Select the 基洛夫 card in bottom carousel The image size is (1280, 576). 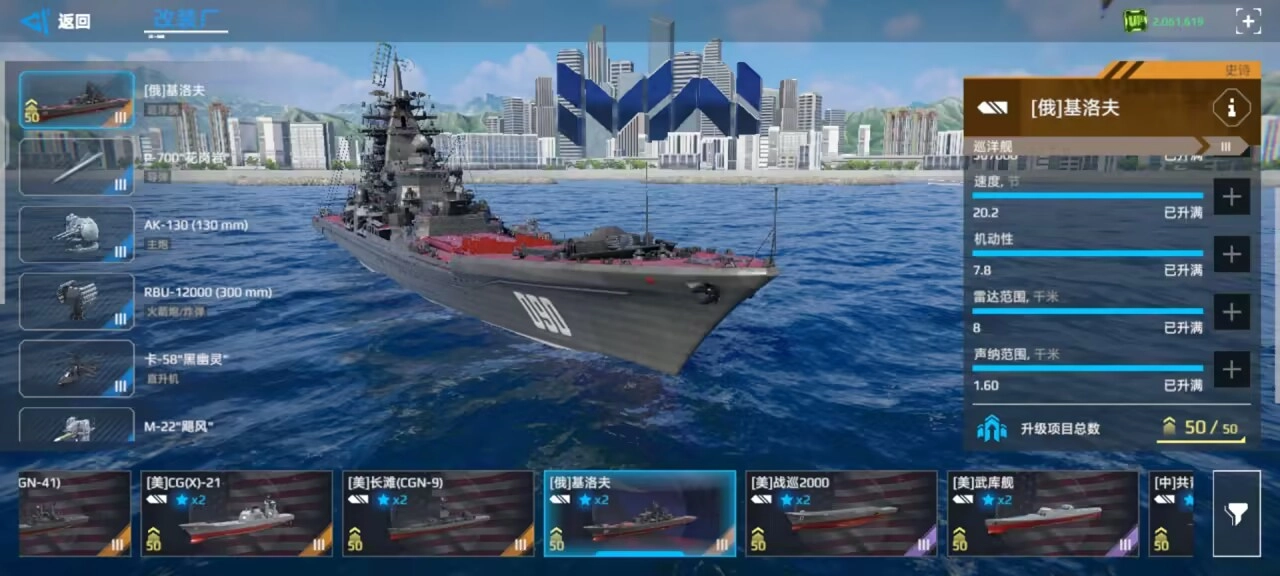pyautogui.click(x=640, y=513)
